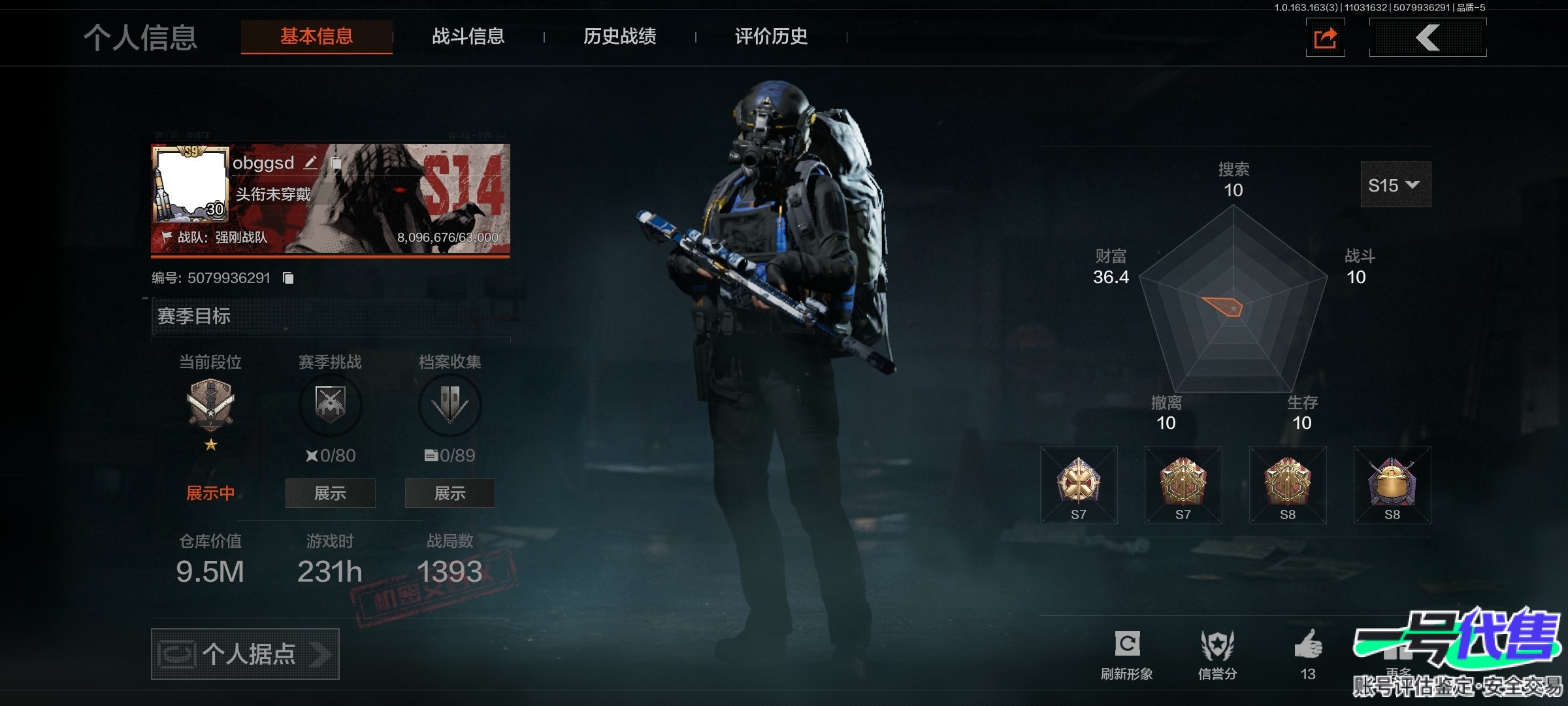The height and width of the screenshot is (706, 1568).
Task: Open the 历史战绩 tab
Action: click(x=619, y=37)
